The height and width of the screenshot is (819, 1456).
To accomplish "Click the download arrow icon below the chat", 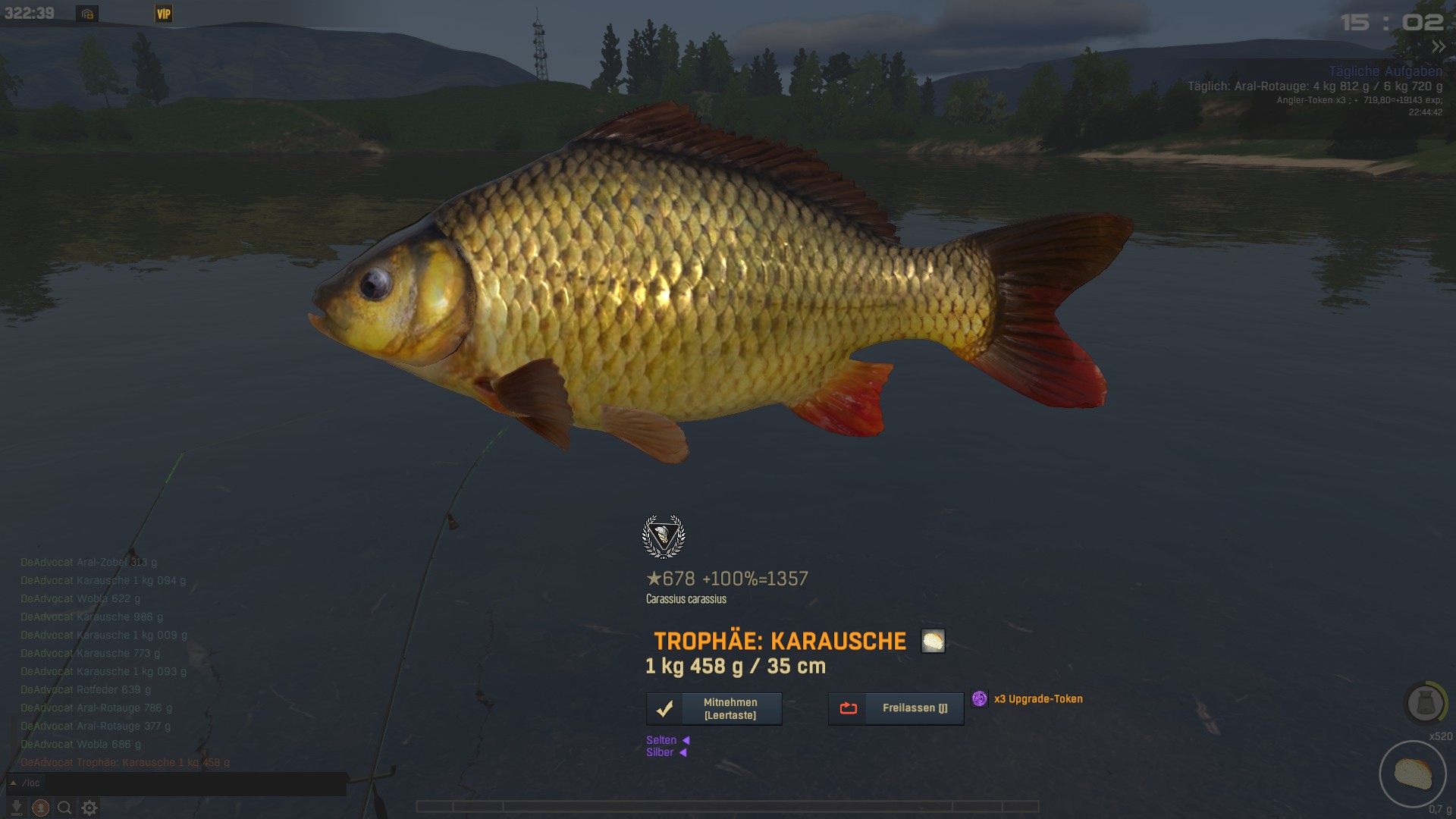I will (16, 808).
